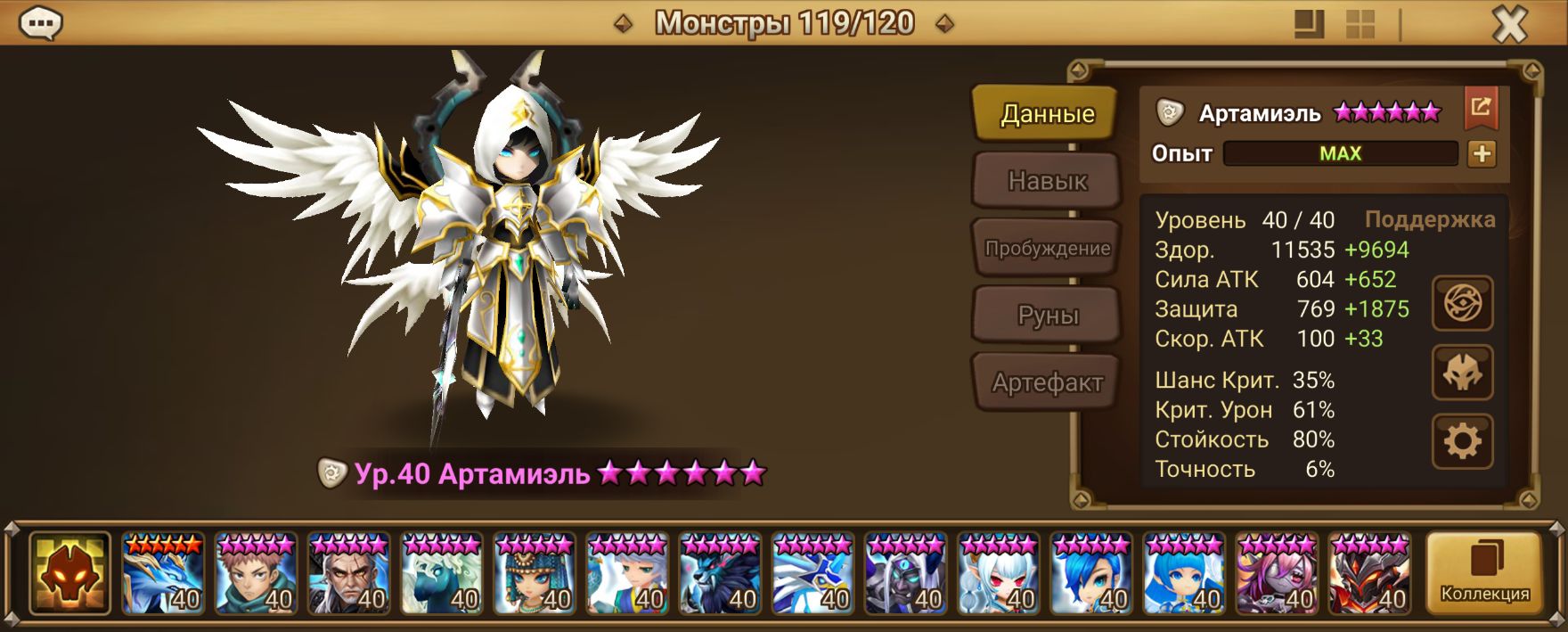1568x632 pixels.
Task: Click the eye emblem button
Action: coord(1462,304)
